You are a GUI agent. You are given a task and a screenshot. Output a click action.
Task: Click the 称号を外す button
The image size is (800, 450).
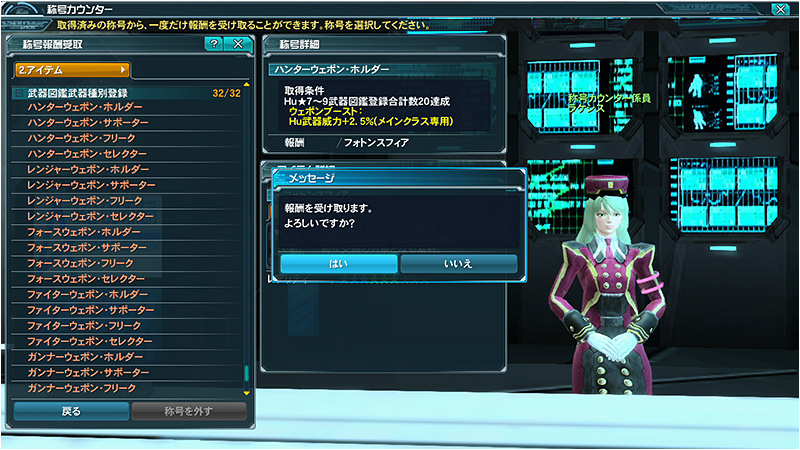pyautogui.click(x=189, y=410)
